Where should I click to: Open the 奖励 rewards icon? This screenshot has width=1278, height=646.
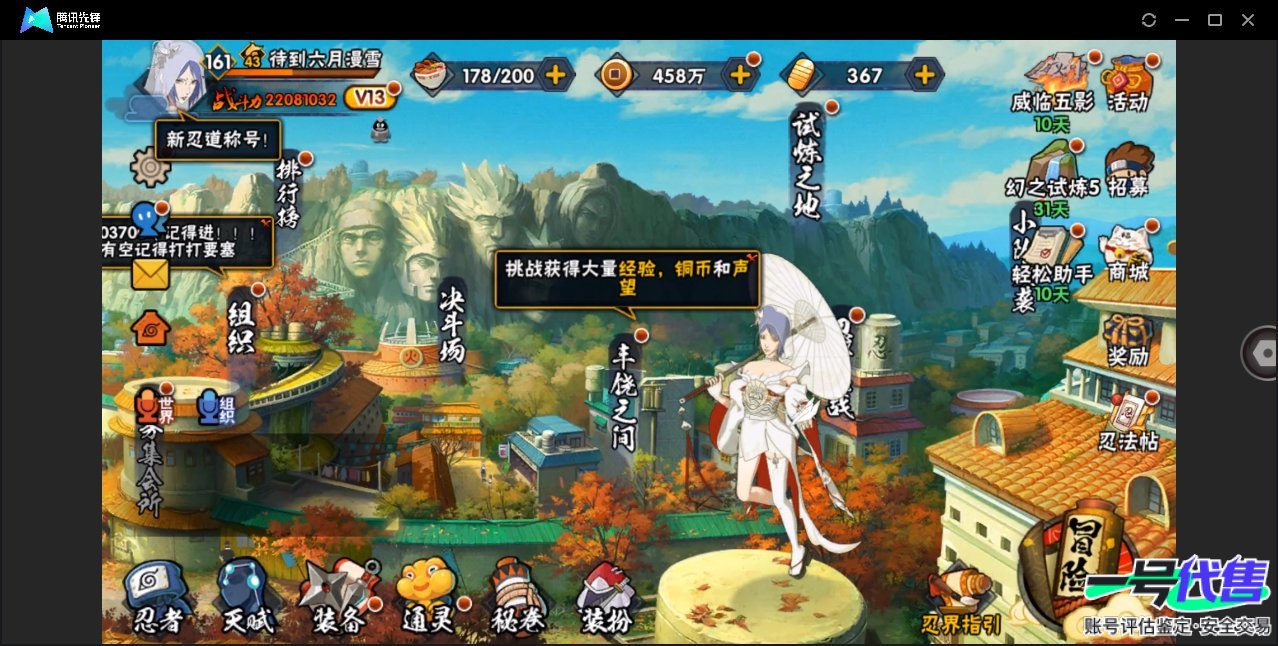[x=1127, y=340]
